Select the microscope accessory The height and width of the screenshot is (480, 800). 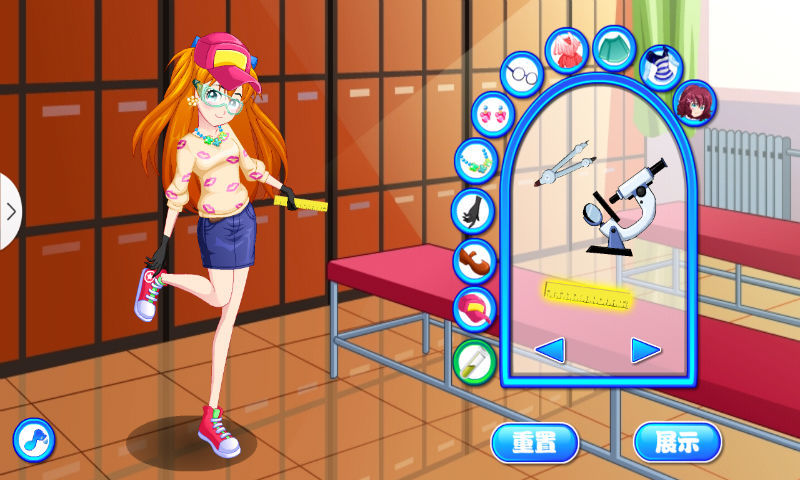point(625,204)
